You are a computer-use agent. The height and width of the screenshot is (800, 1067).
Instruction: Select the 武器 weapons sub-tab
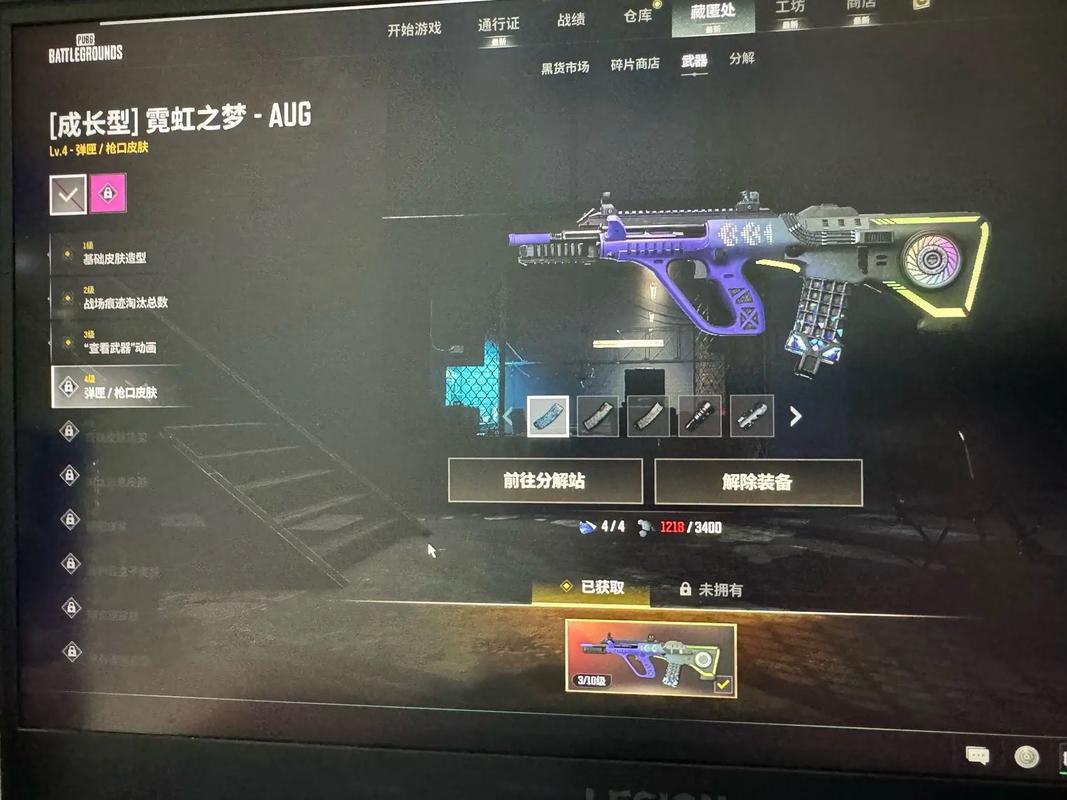tap(694, 61)
